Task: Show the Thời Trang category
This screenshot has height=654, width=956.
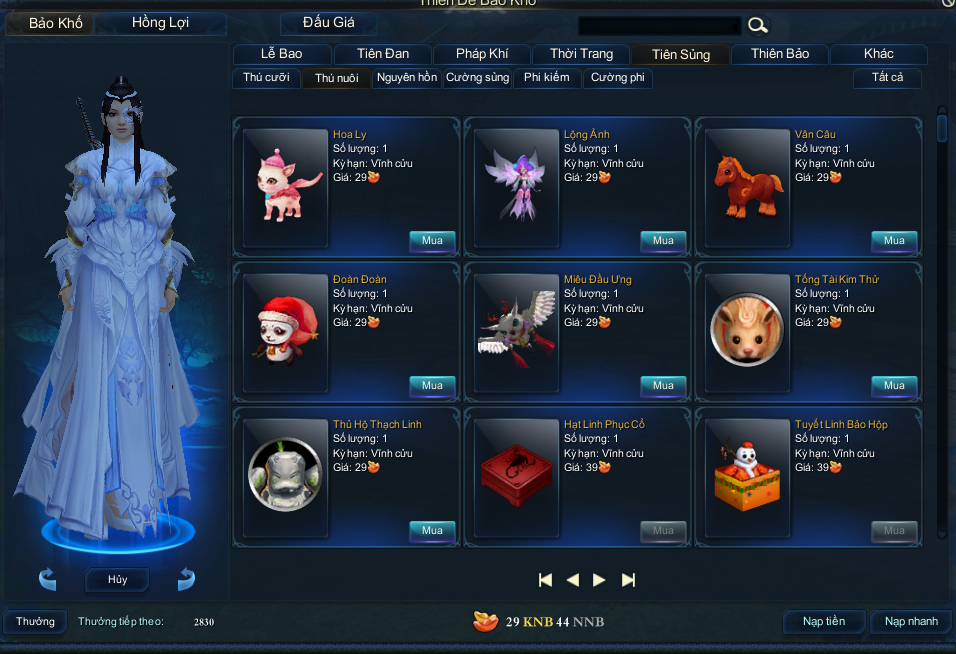Action: [581, 54]
